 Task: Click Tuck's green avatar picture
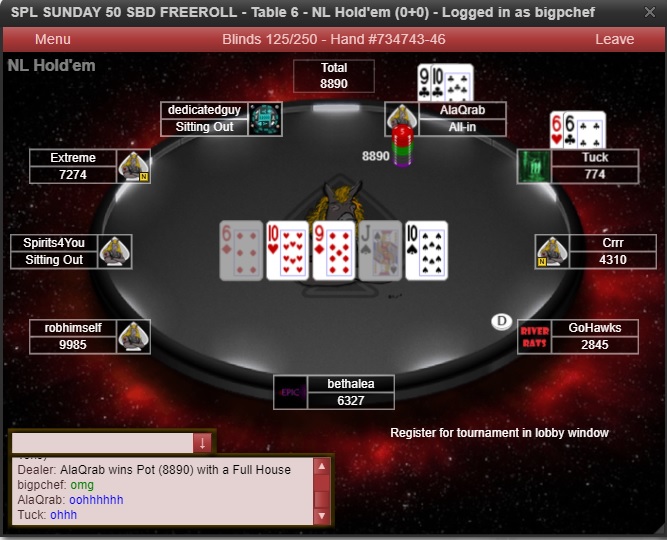click(534, 166)
